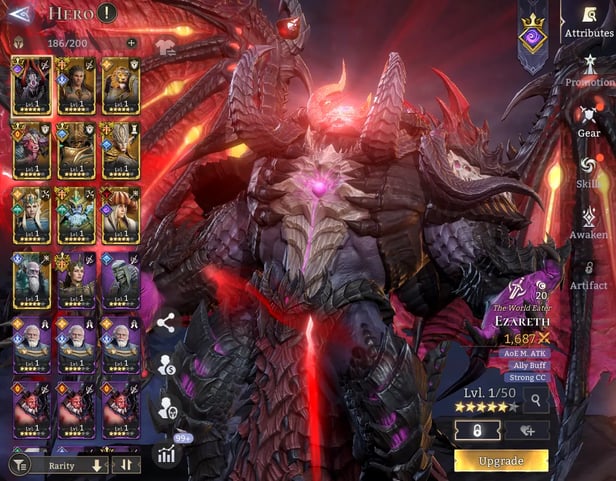Open the Hero info exclamation icon
Viewport: 616px width, 481px height.
107,14
